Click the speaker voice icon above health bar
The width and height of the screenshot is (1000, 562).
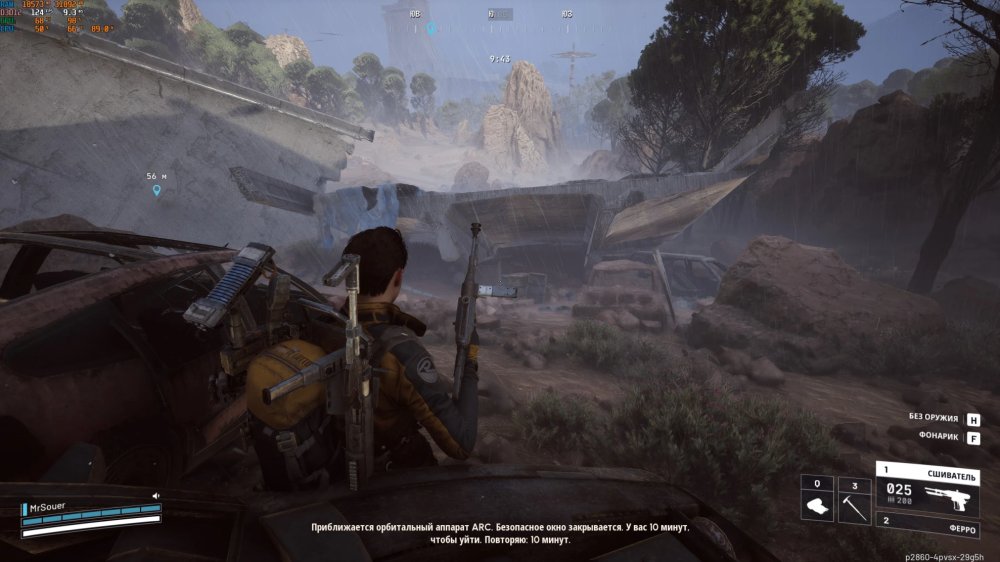156,495
